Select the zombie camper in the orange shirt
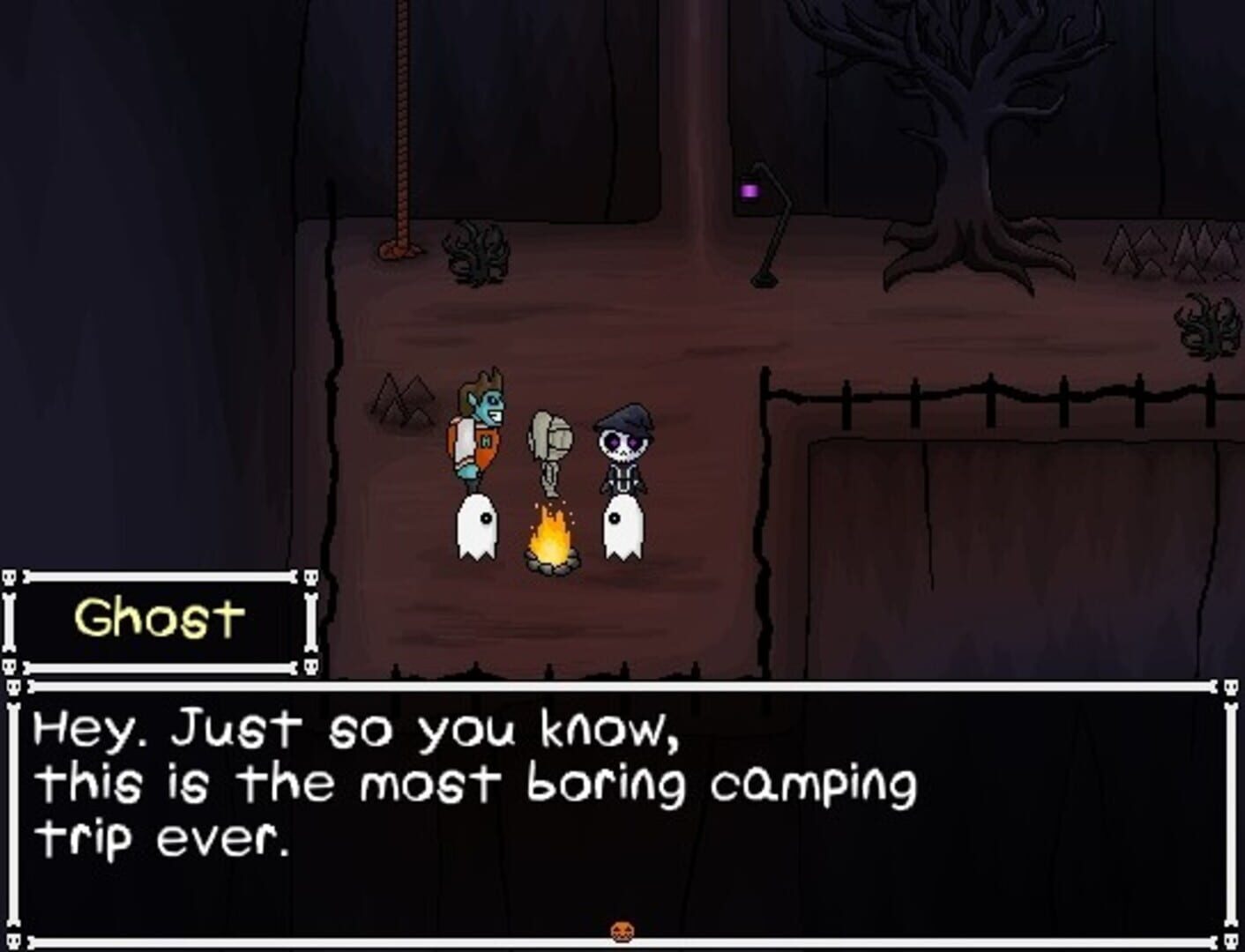 click(x=479, y=432)
